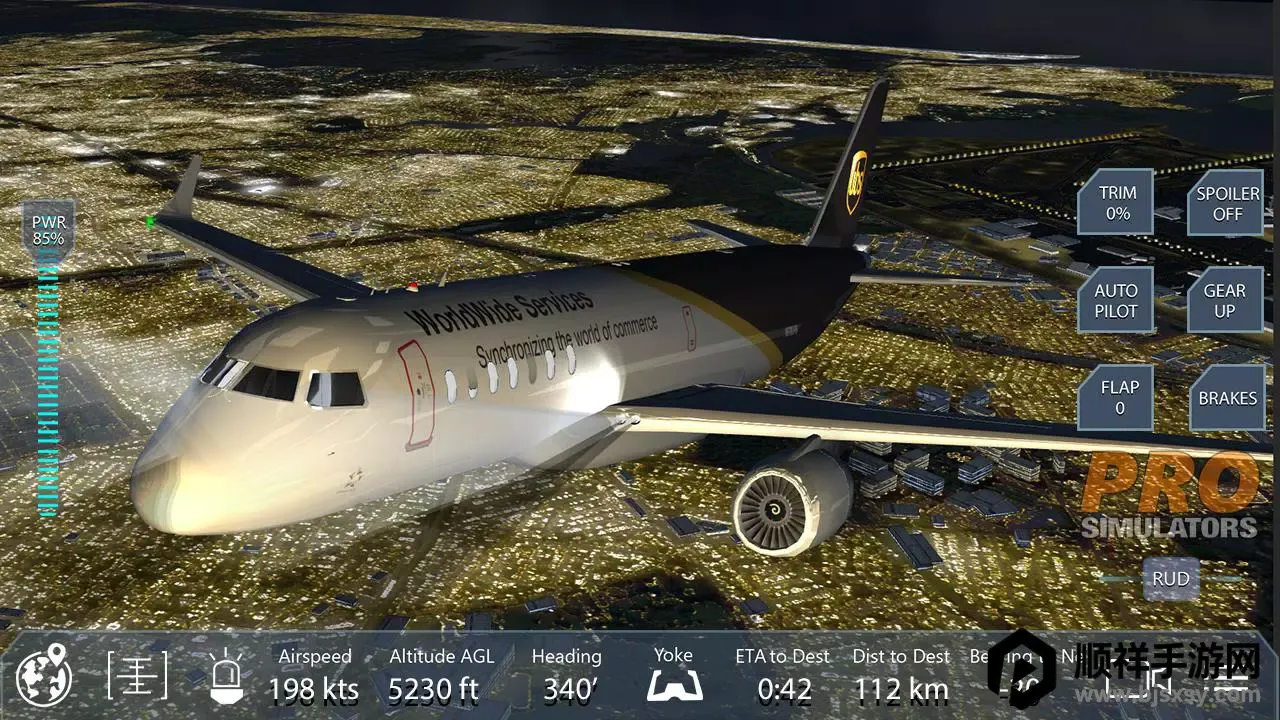The height and width of the screenshot is (720, 1280).
Task: Toggle the beacon lights icon
Action: [226, 677]
